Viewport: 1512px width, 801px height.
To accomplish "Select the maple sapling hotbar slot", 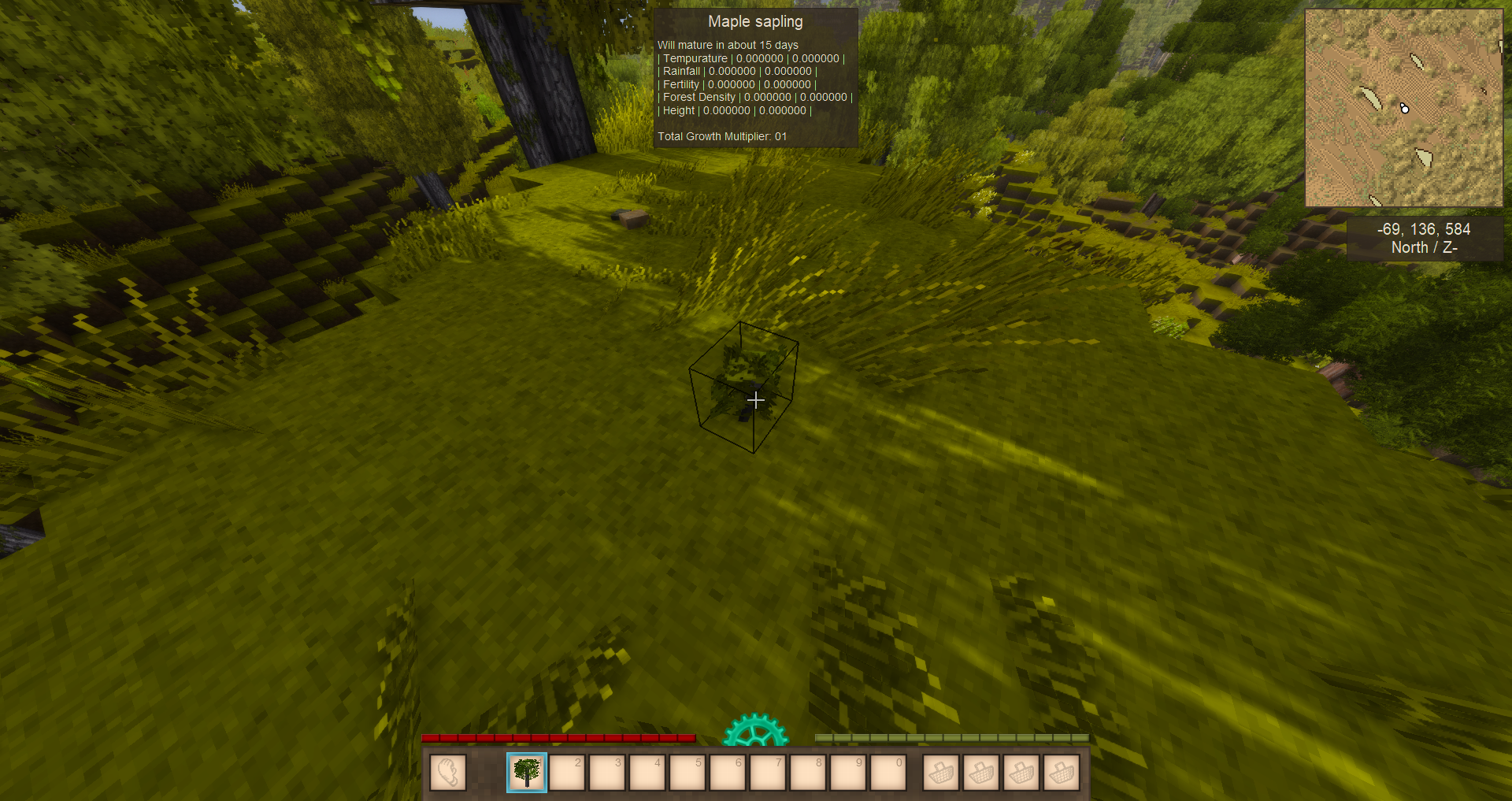I will [x=527, y=773].
